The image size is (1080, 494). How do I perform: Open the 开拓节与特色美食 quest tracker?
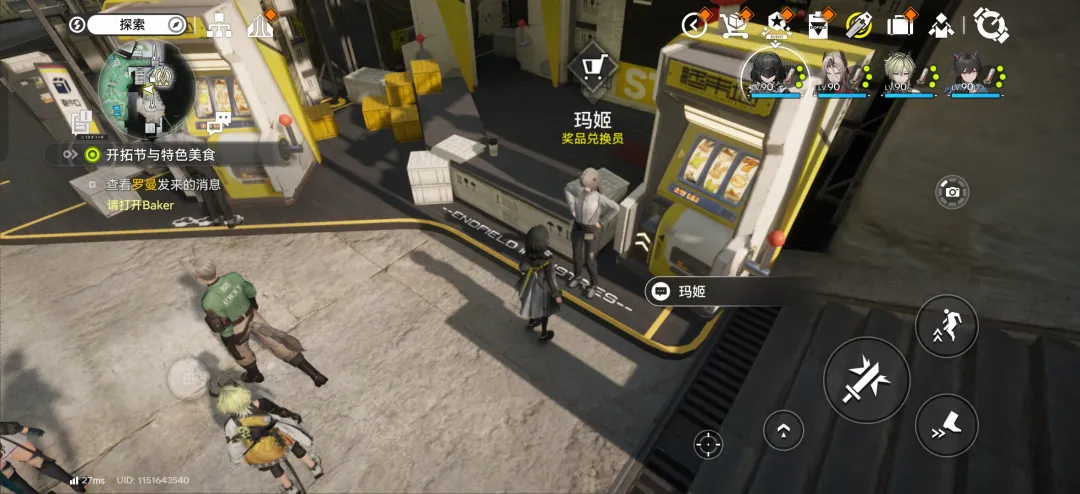160,155
